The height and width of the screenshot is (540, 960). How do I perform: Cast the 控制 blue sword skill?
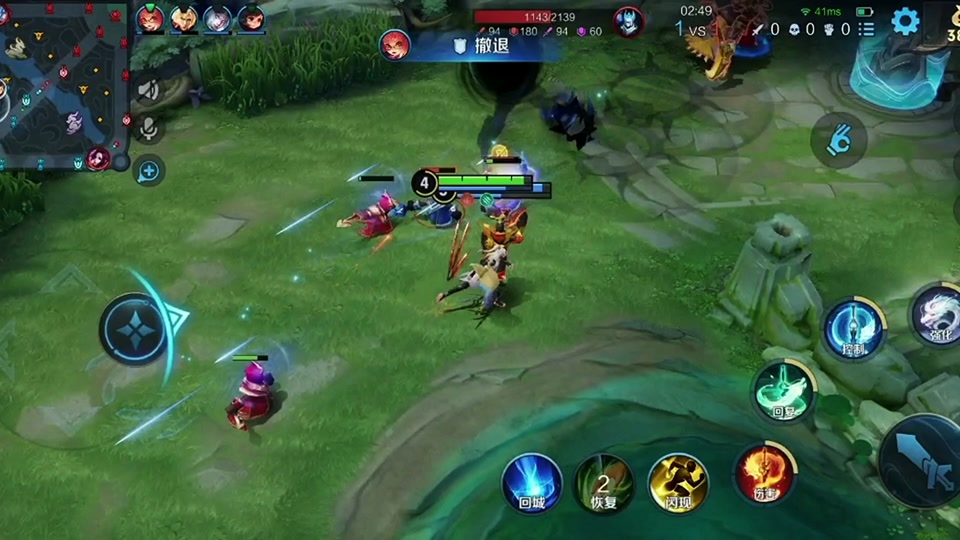coord(853,328)
